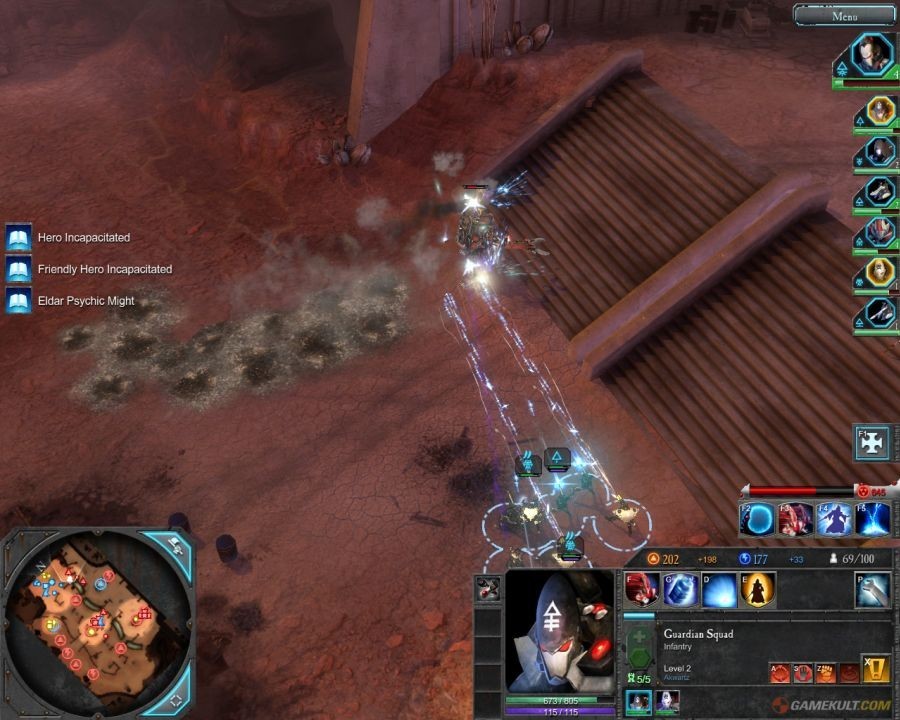
Task: Activate the blue energy burst ability marked D
Action: [x=718, y=590]
